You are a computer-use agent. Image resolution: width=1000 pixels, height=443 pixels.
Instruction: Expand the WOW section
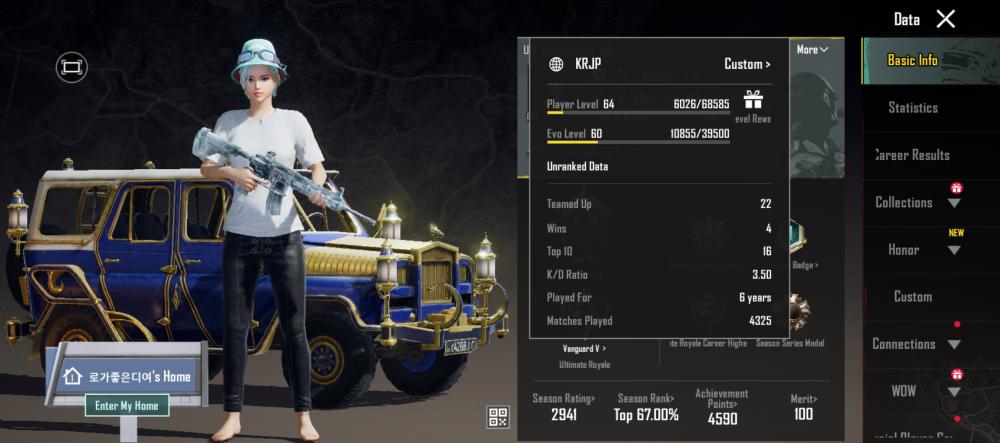pos(954,391)
